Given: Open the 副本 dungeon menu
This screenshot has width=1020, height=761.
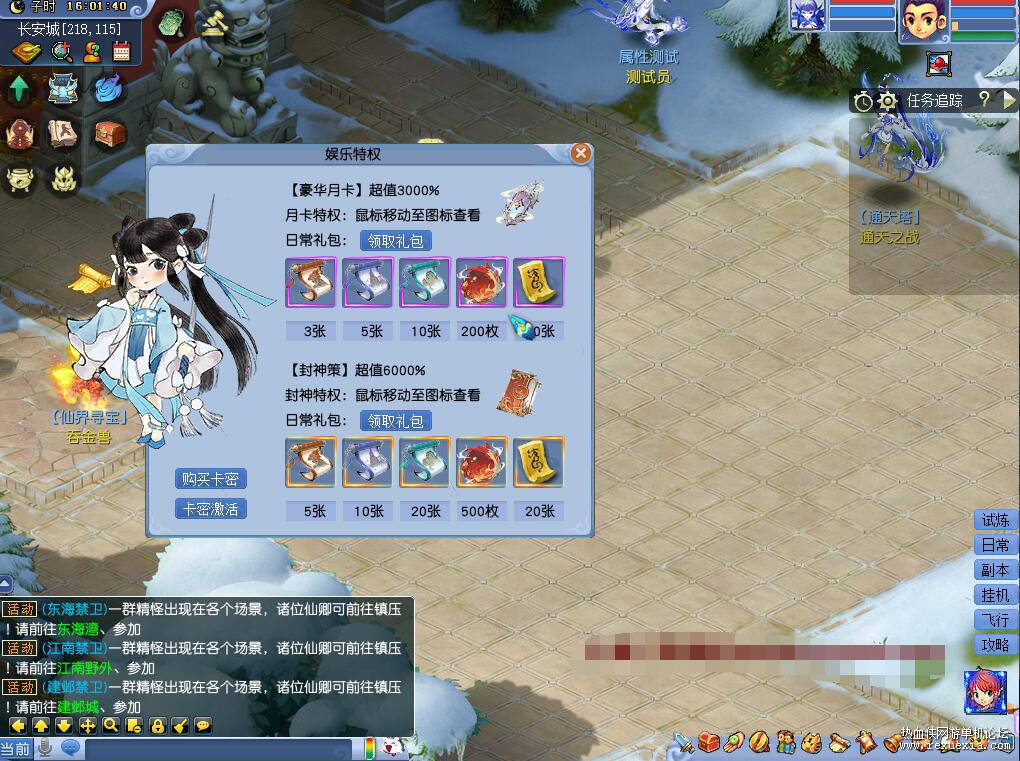Looking at the screenshot, I should coord(995,570).
